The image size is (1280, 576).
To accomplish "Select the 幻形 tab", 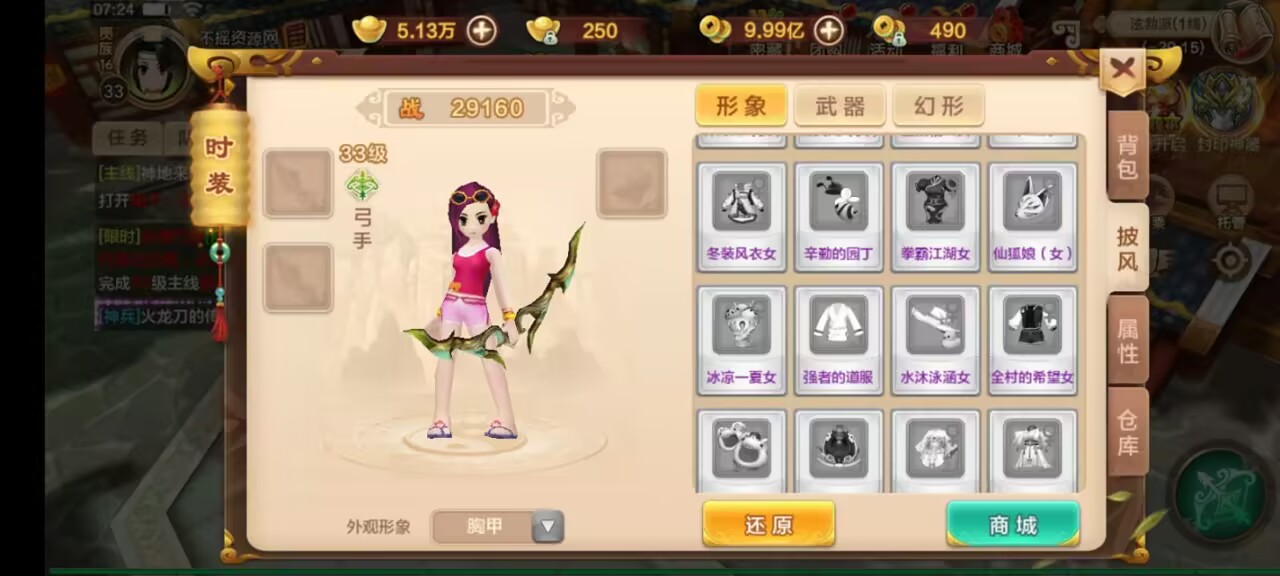I will pyautogui.click(x=938, y=106).
